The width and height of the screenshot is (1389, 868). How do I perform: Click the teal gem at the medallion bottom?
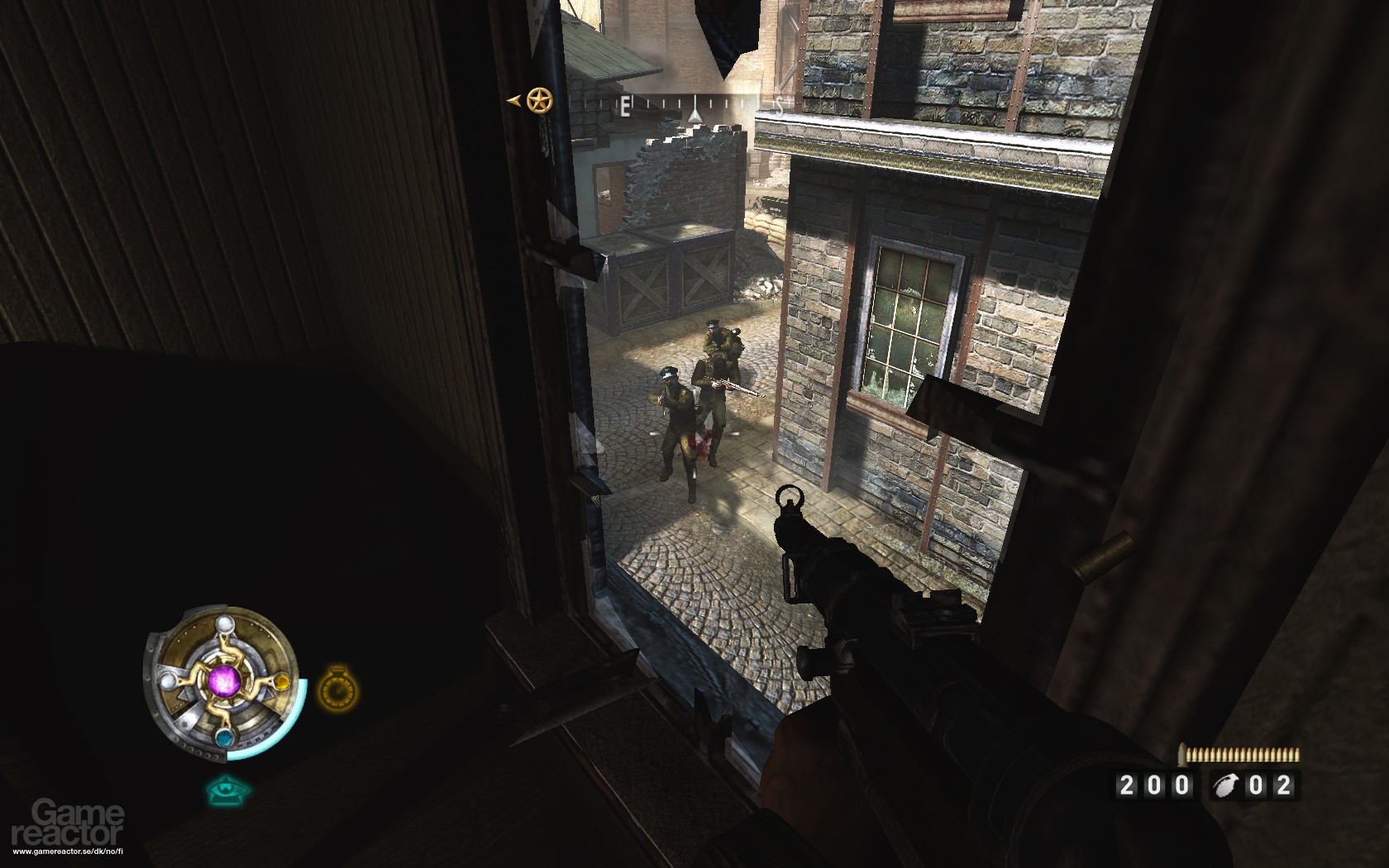pos(226,737)
